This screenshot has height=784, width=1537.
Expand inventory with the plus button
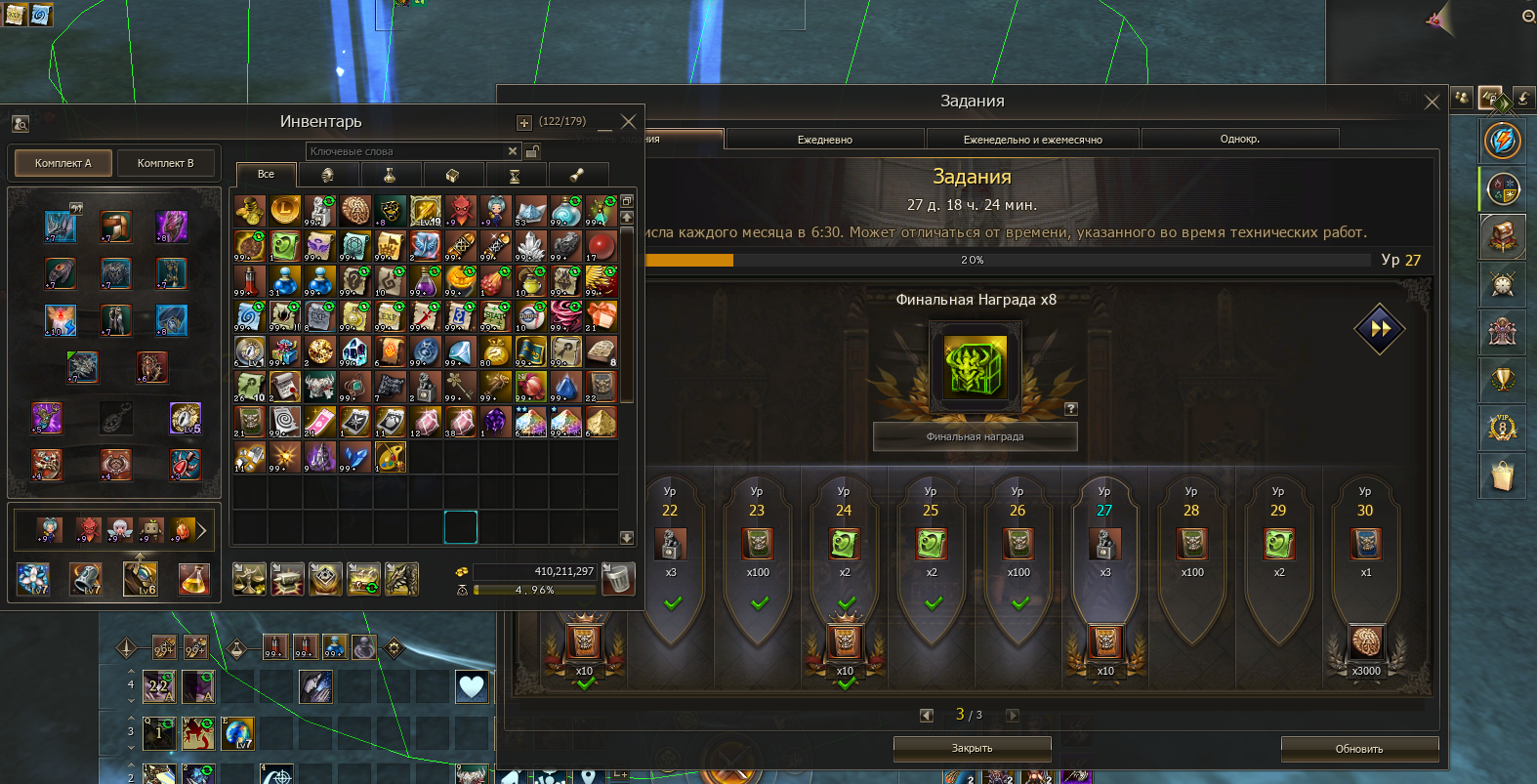click(524, 123)
